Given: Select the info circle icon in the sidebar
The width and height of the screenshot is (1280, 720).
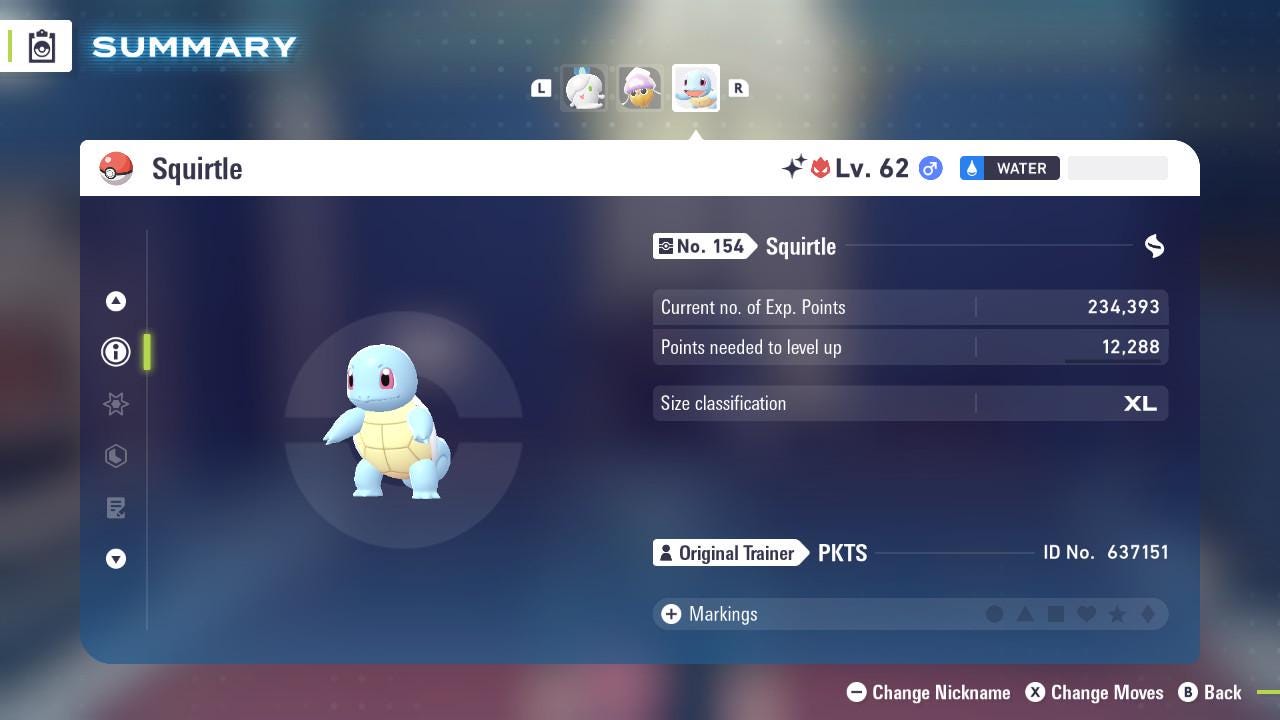Looking at the screenshot, I should 116,352.
